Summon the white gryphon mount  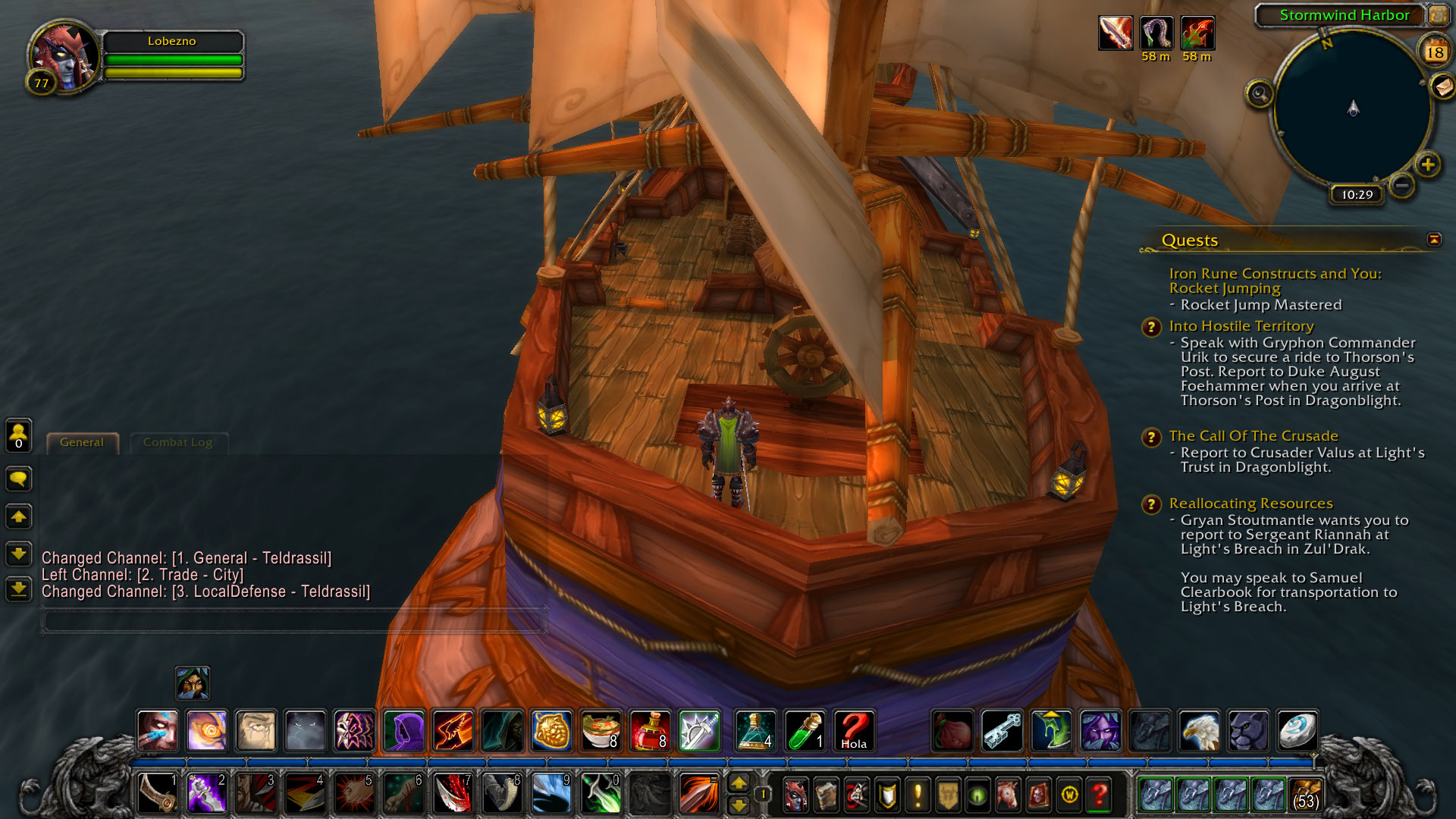coord(1199,731)
